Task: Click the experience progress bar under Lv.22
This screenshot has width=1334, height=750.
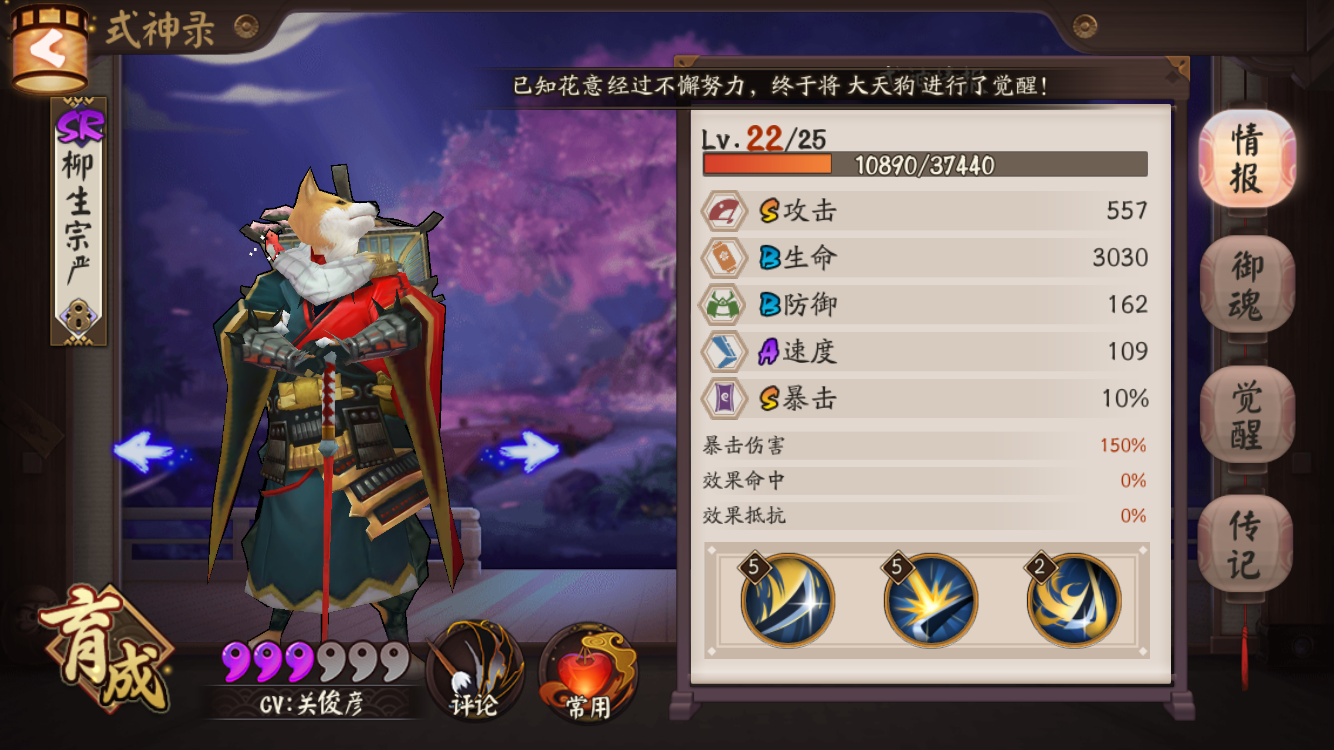Action: click(925, 164)
